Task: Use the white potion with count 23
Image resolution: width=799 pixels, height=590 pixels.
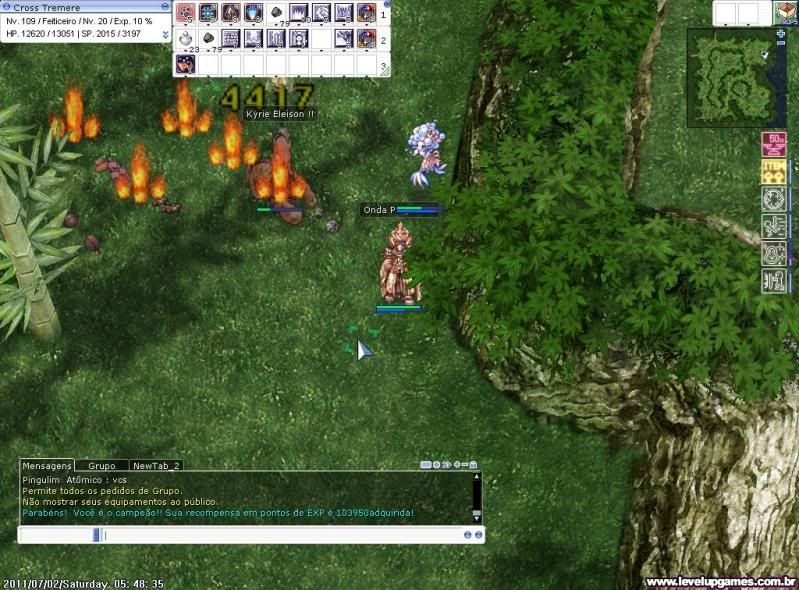Action: point(186,39)
